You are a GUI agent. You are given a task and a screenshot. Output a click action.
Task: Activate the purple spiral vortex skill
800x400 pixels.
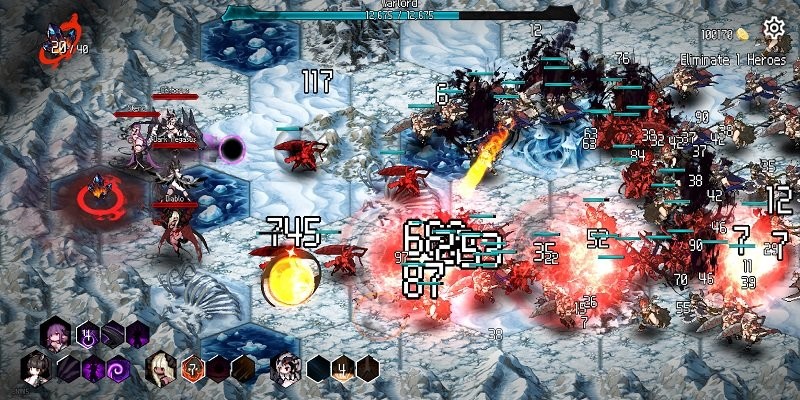pyautogui.click(x=118, y=368)
